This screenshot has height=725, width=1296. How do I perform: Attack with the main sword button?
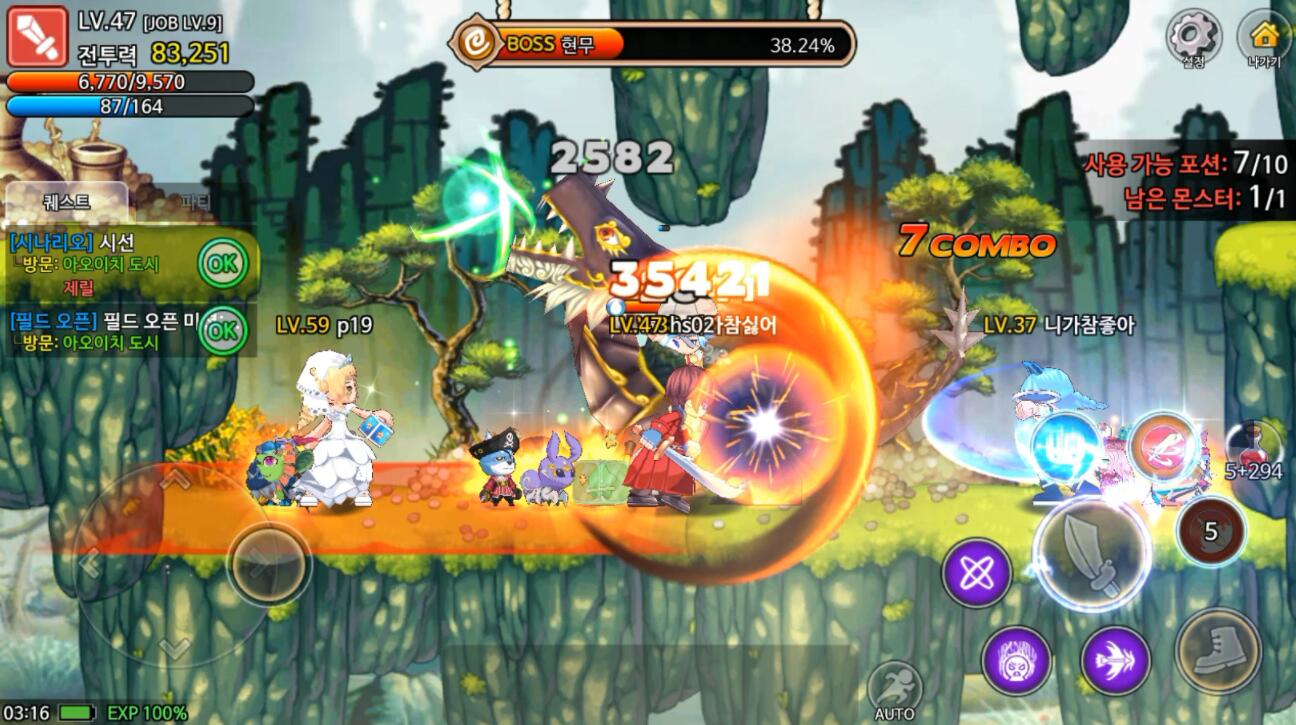click(x=1091, y=553)
